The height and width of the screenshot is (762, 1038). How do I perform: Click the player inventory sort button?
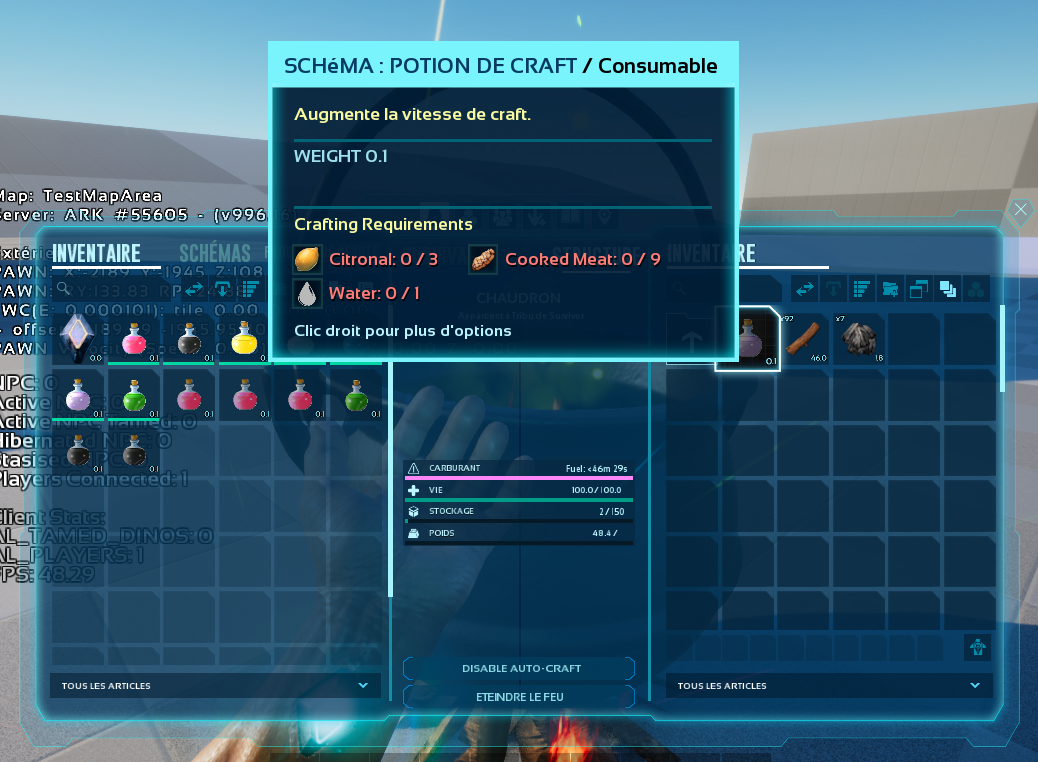point(249,288)
